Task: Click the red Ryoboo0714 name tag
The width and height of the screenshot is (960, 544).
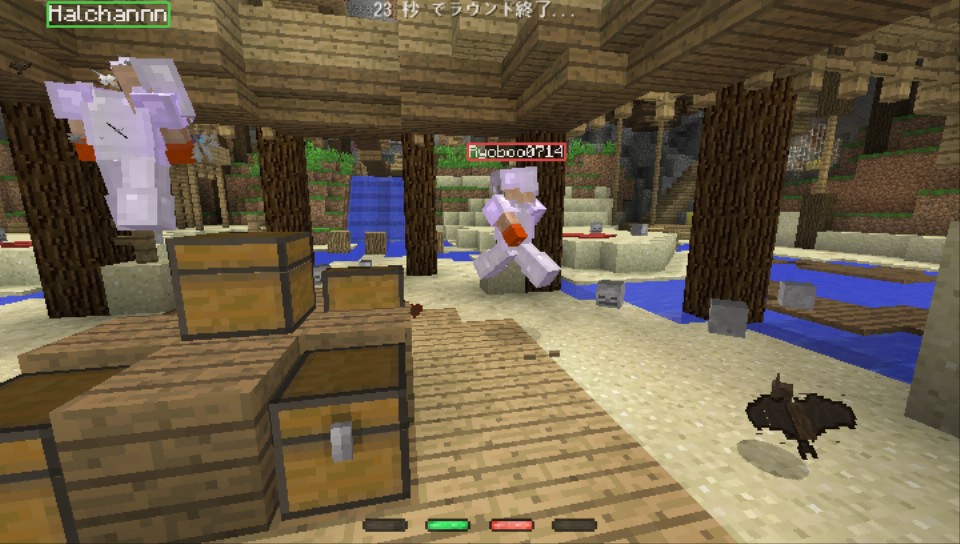Action: coord(516,152)
